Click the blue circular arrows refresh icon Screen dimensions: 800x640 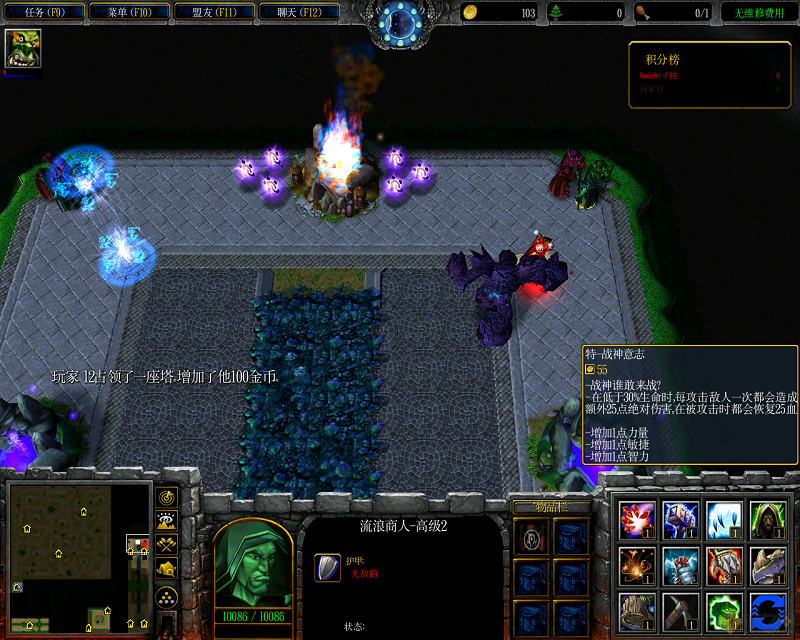pos(769,610)
